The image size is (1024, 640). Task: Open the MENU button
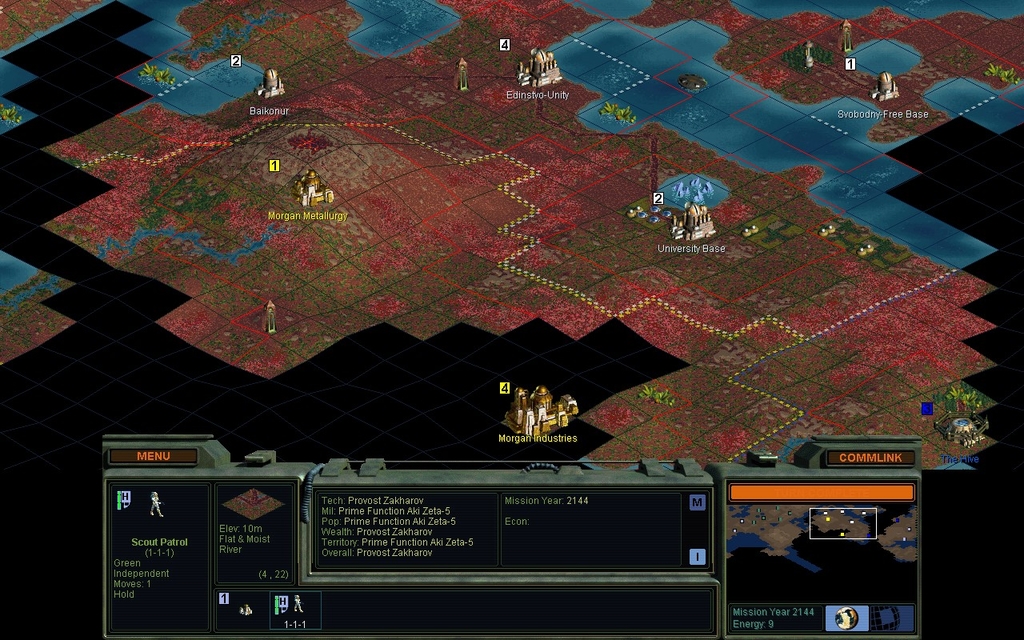coord(153,456)
